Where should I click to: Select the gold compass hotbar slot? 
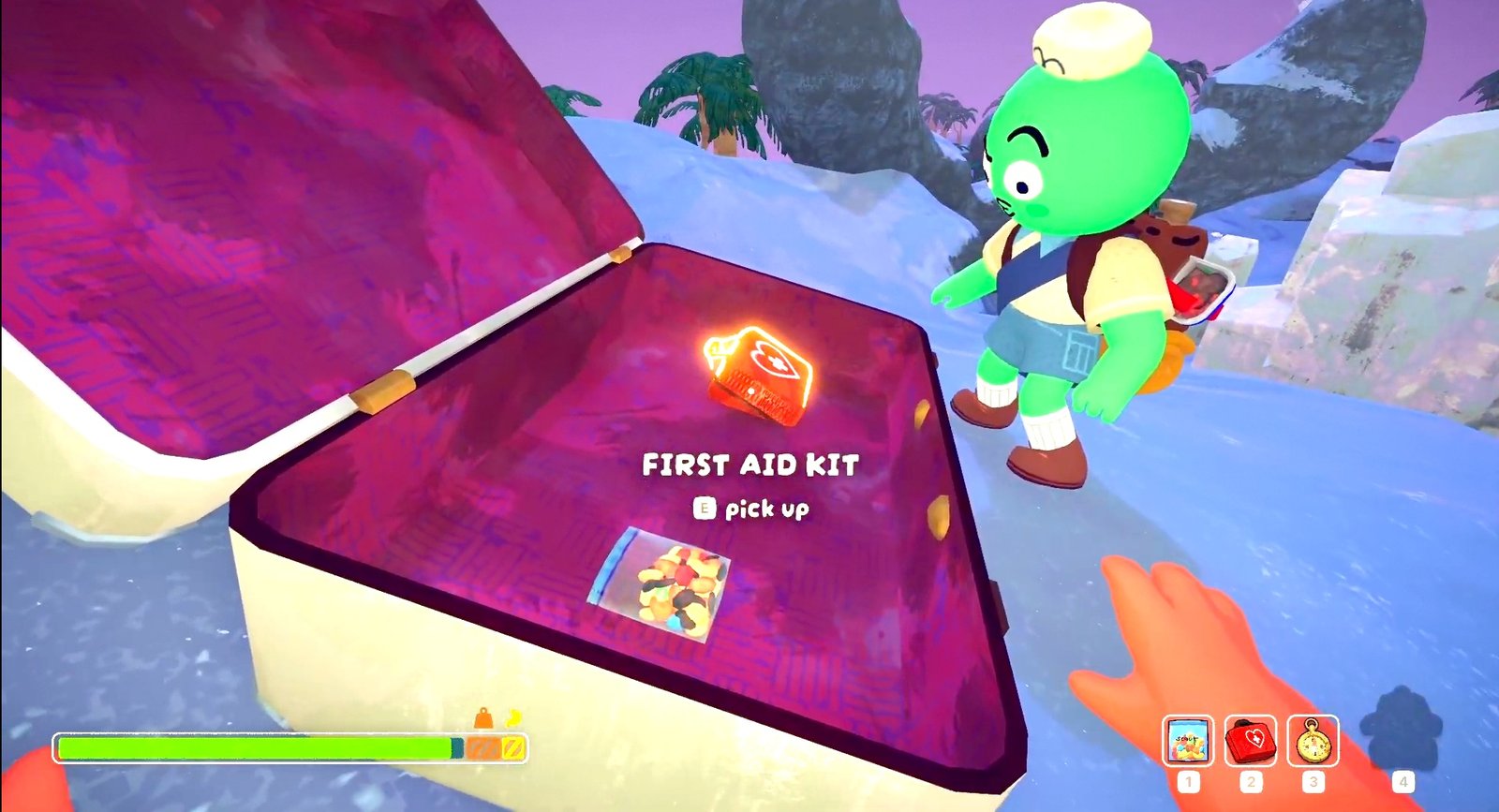pyautogui.click(x=1313, y=741)
